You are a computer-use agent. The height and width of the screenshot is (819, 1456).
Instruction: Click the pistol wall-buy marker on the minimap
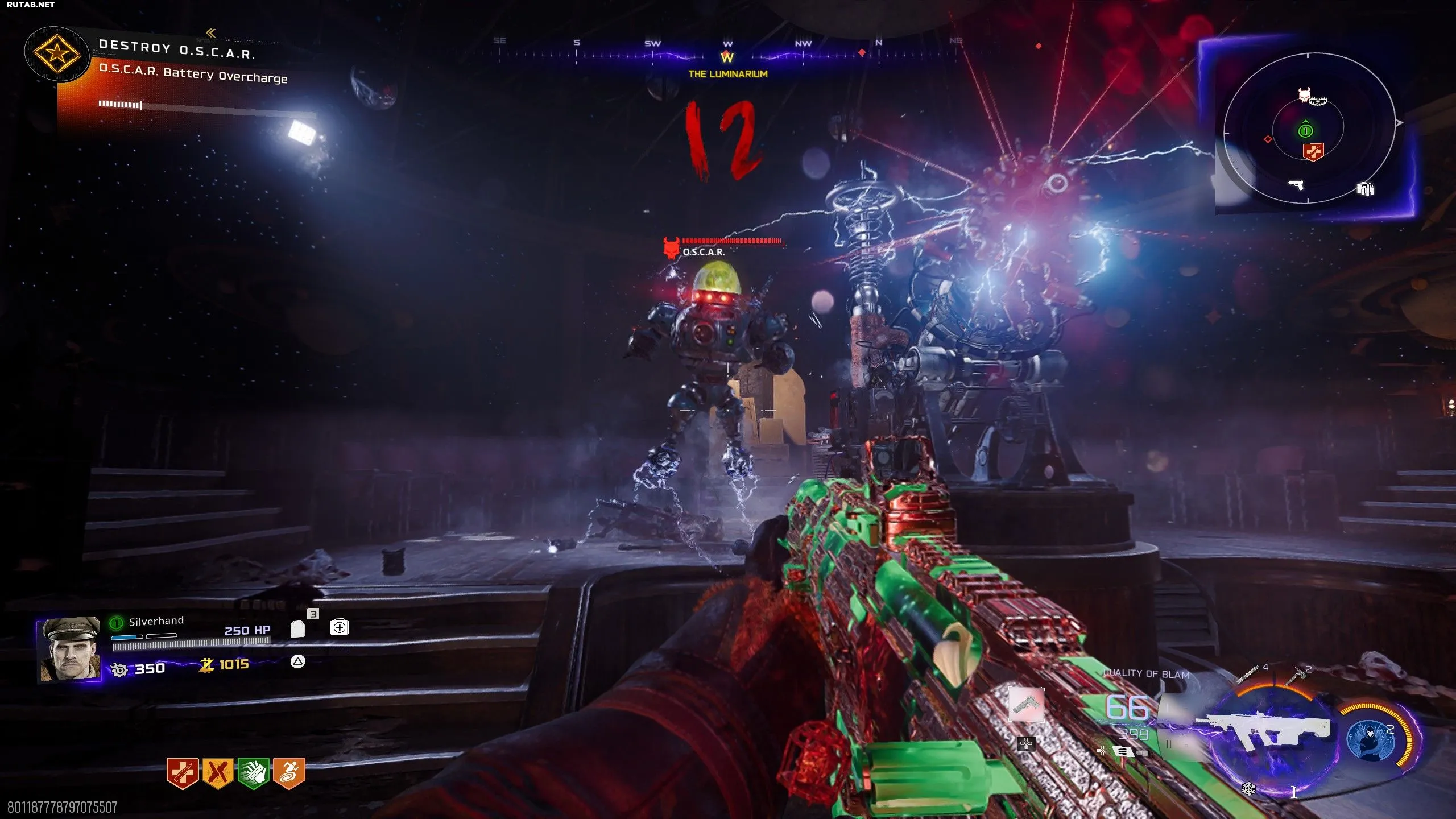pos(1296,184)
